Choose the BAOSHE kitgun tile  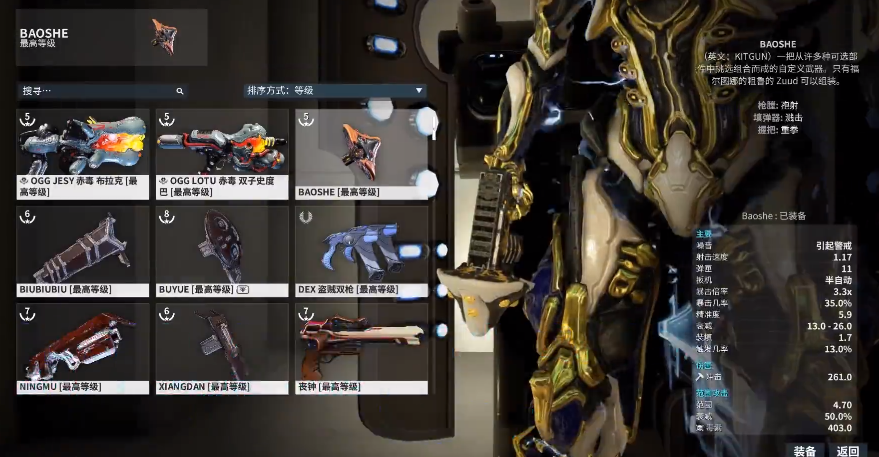pos(361,152)
